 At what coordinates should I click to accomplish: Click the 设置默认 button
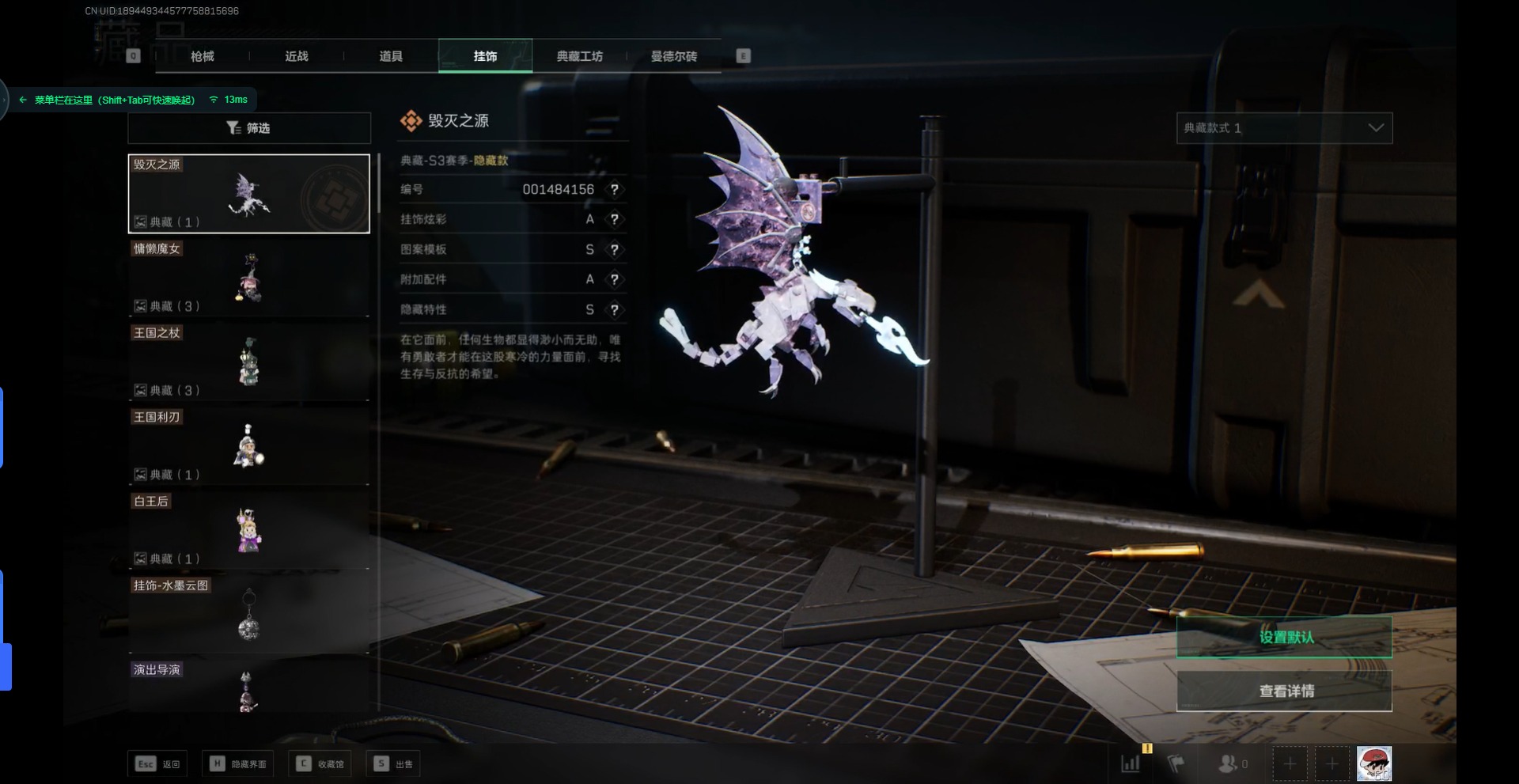1284,637
